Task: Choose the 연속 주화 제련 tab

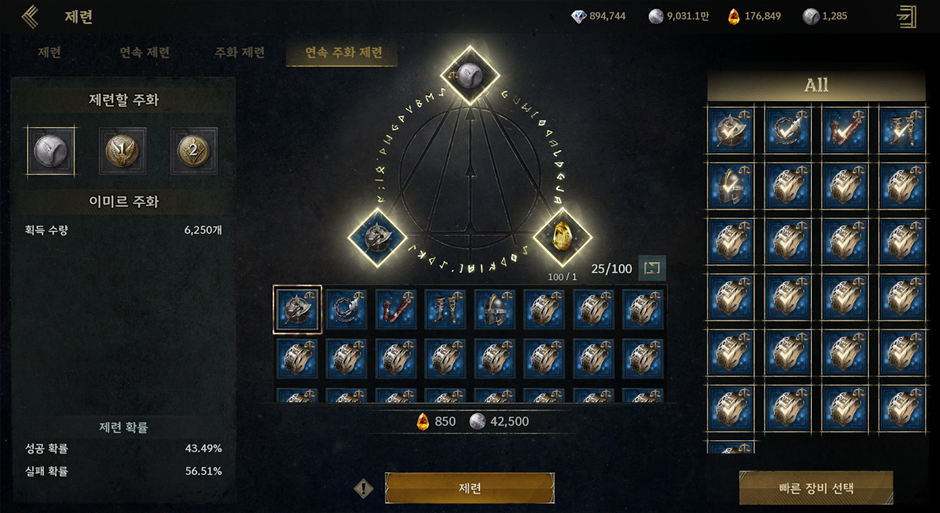Action: click(343, 53)
